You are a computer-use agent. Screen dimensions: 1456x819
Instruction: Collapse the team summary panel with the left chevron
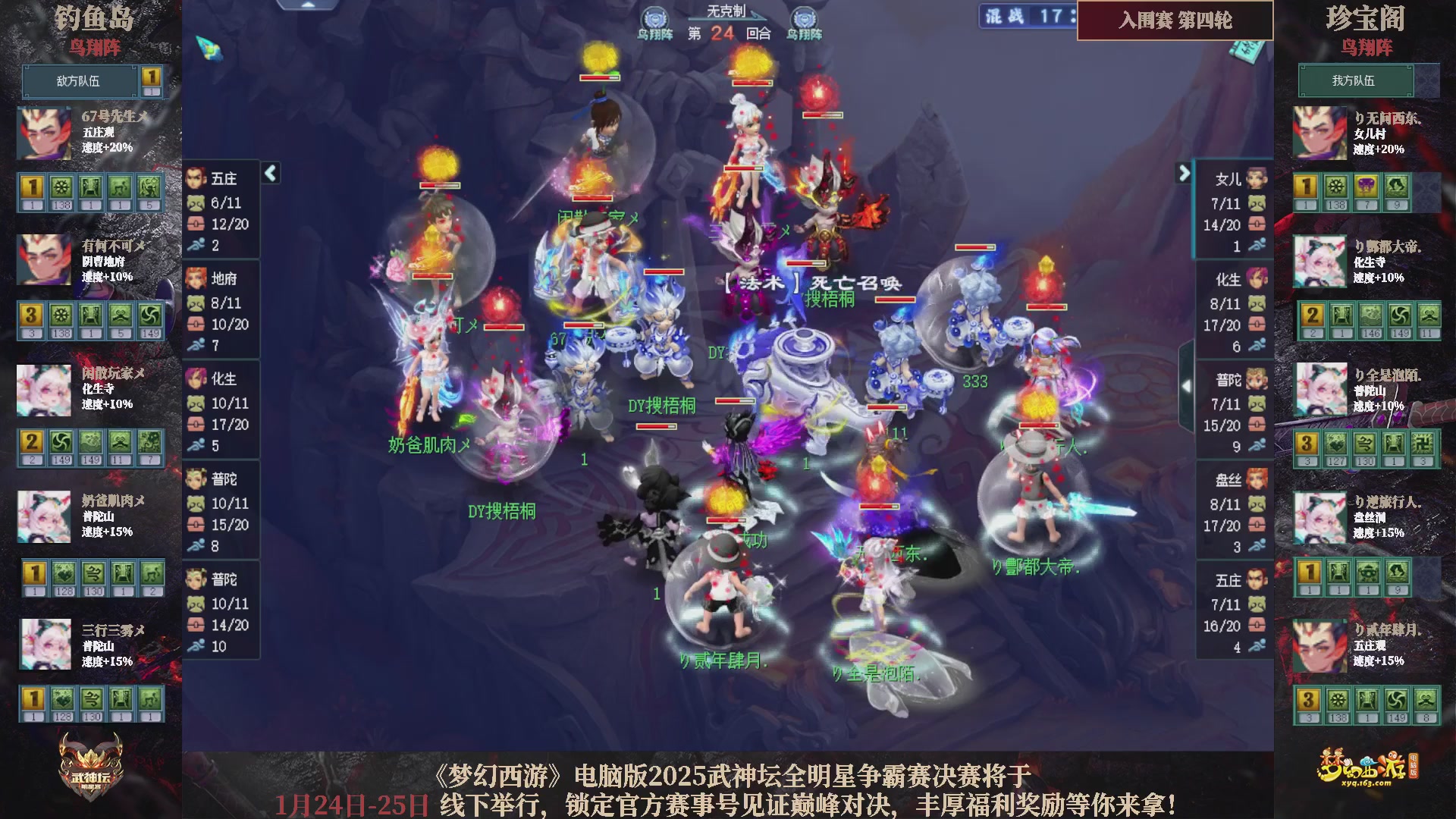pos(270,173)
